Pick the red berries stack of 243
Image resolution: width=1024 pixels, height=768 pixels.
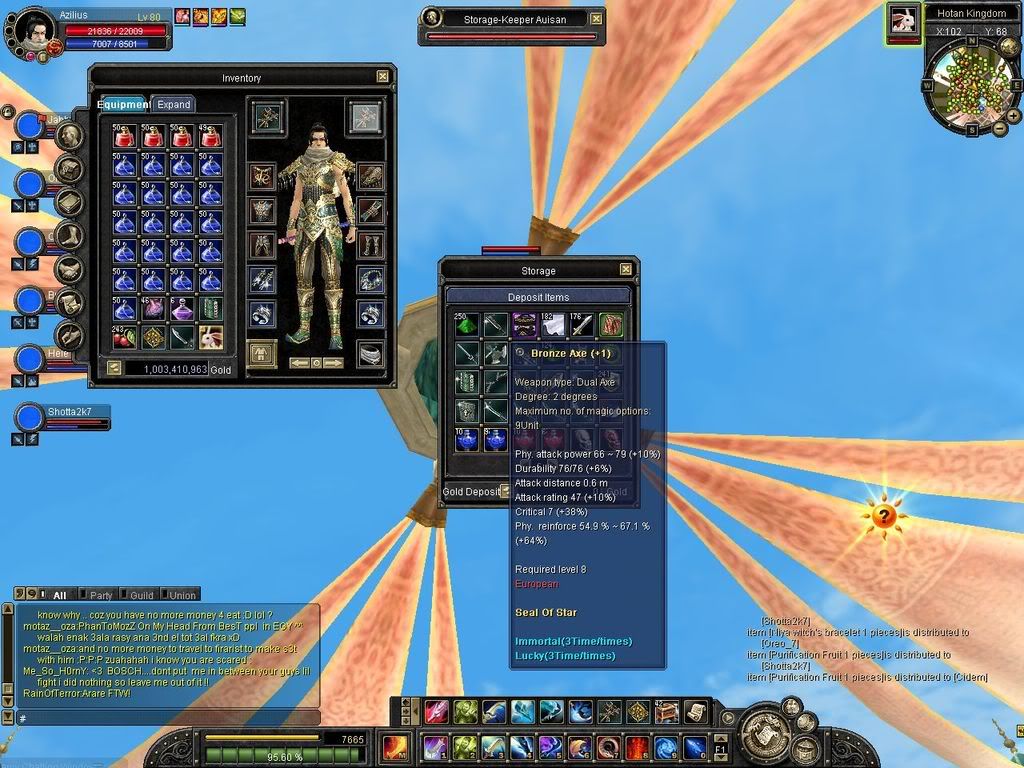pyautogui.click(x=124, y=337)
